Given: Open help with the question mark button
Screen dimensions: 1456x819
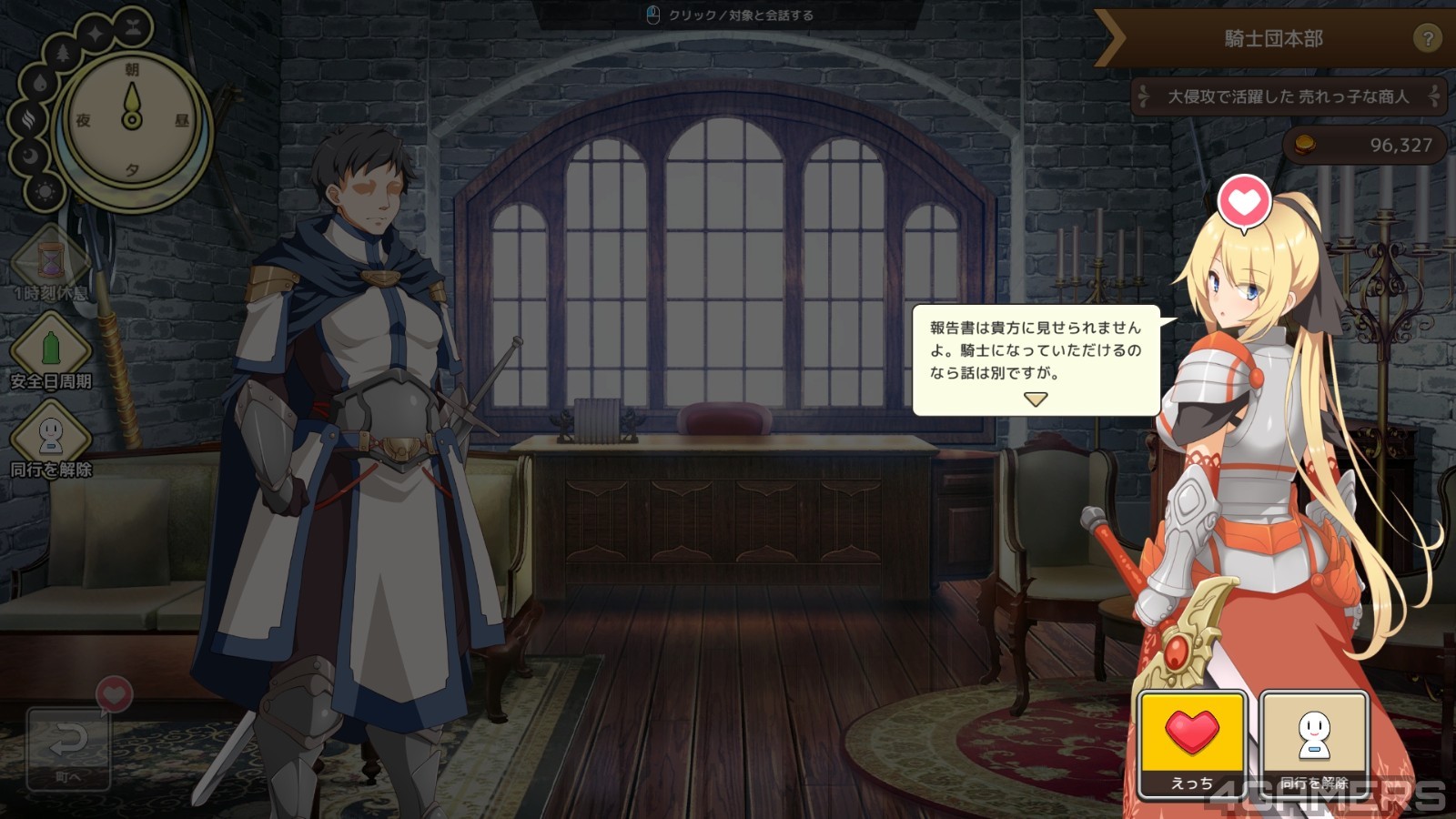Looking at the screenshot, I should pyautogui.click(x=1427, y=38).
